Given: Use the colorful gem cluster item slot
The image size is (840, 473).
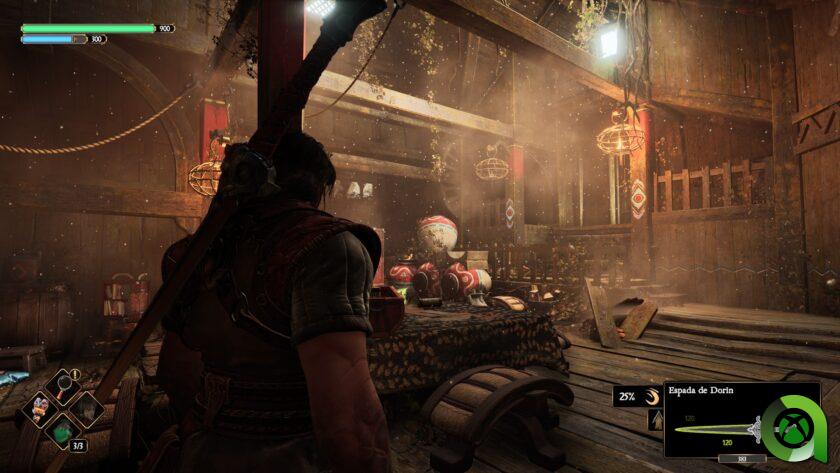Looking at the screenshot, I should (x=41, y=405).
